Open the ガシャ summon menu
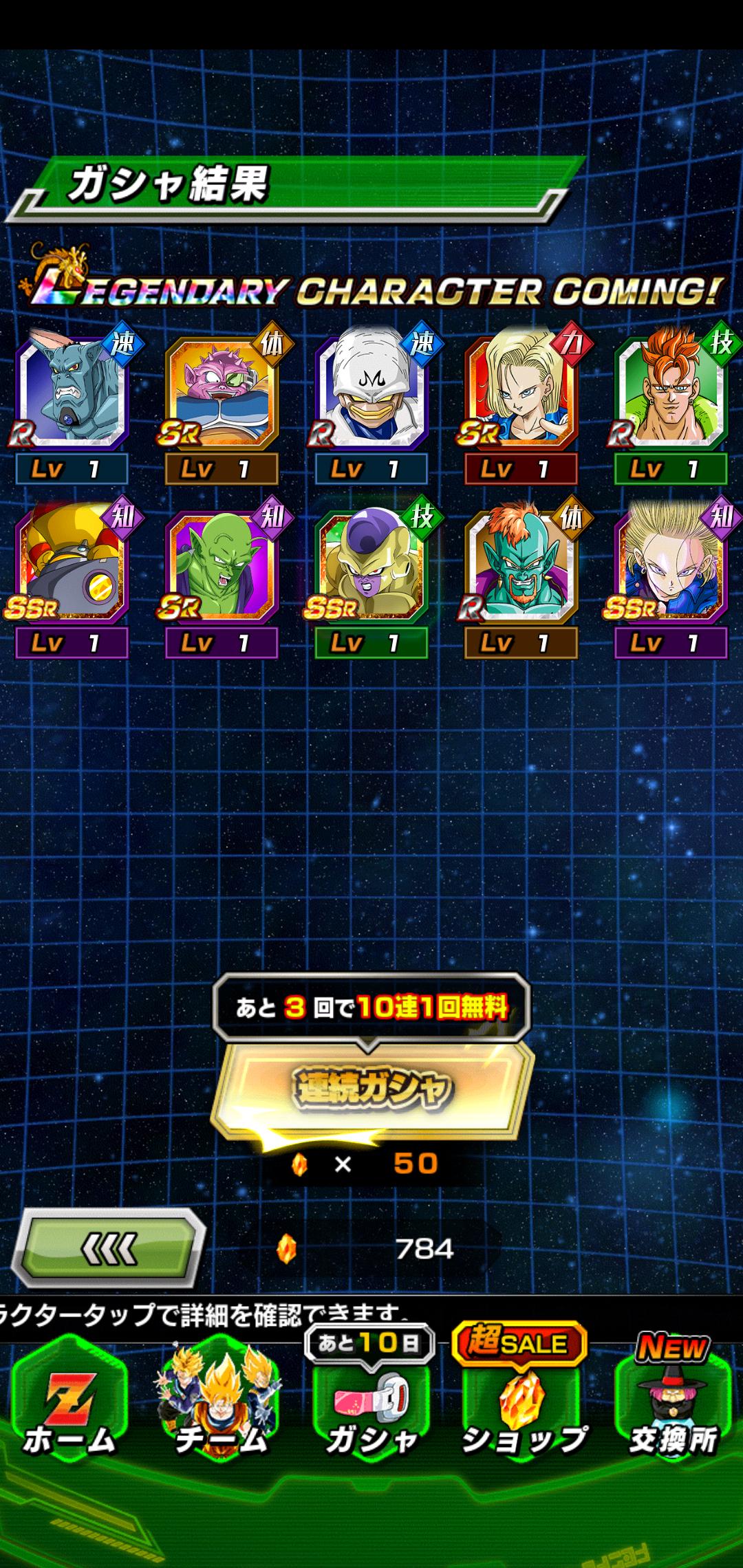 point(371,1410)
